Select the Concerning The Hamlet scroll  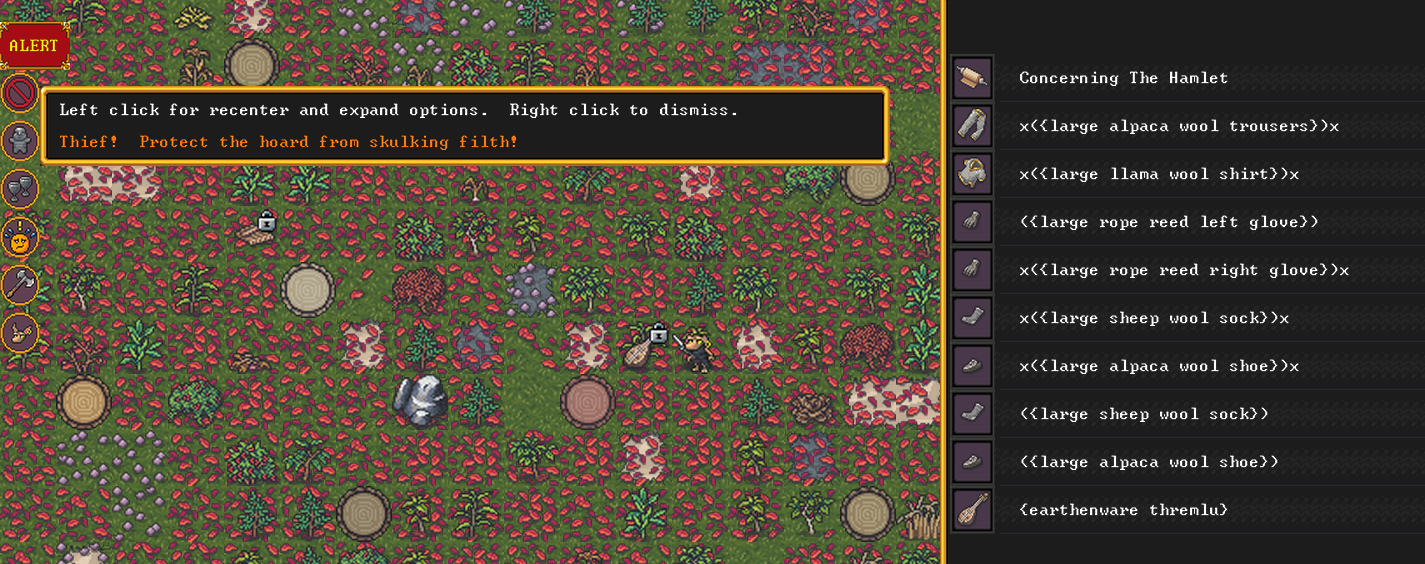[x=1123, y=78]
